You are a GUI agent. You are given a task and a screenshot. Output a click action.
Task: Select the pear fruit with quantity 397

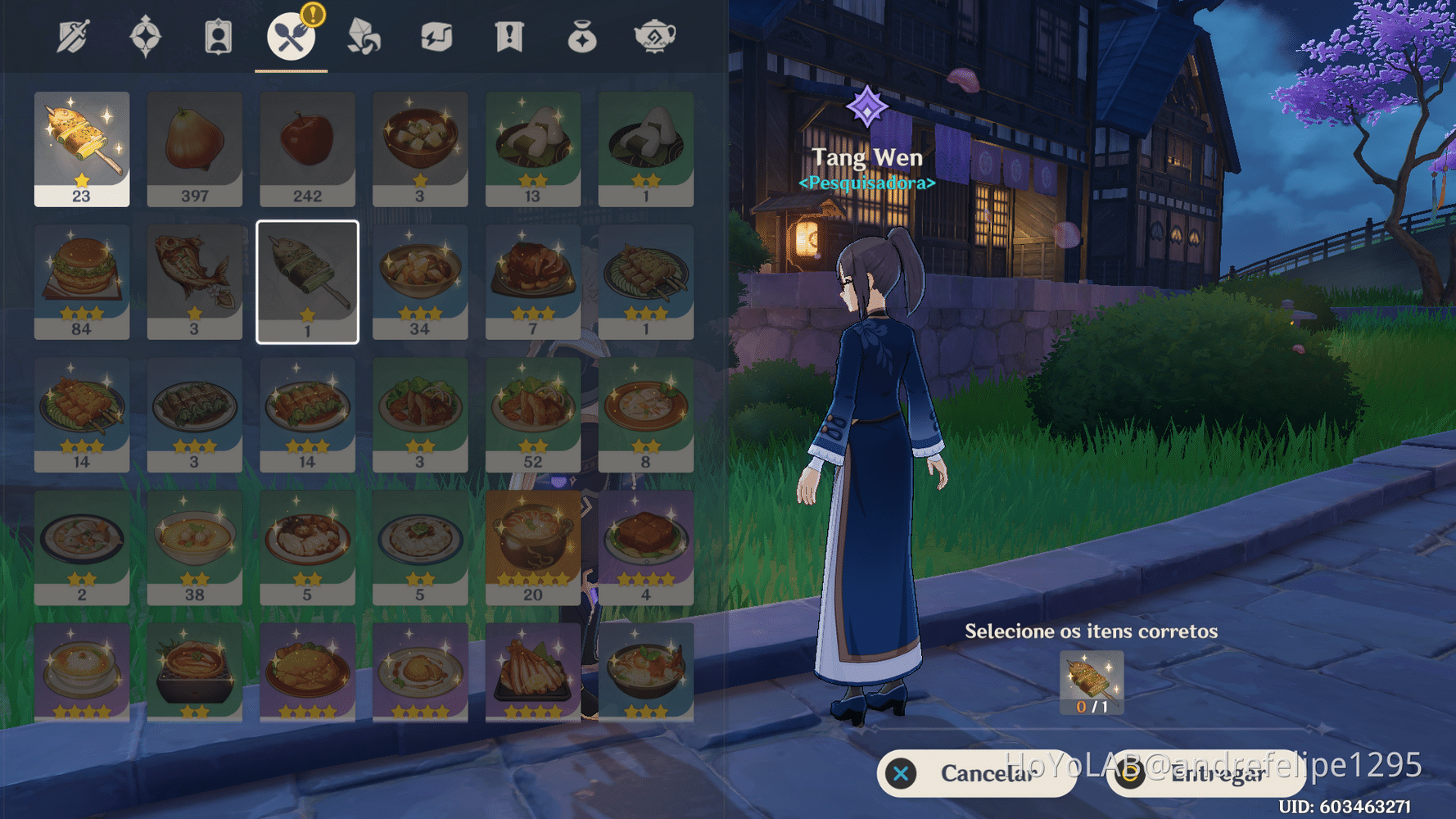[x=194, y=149]
